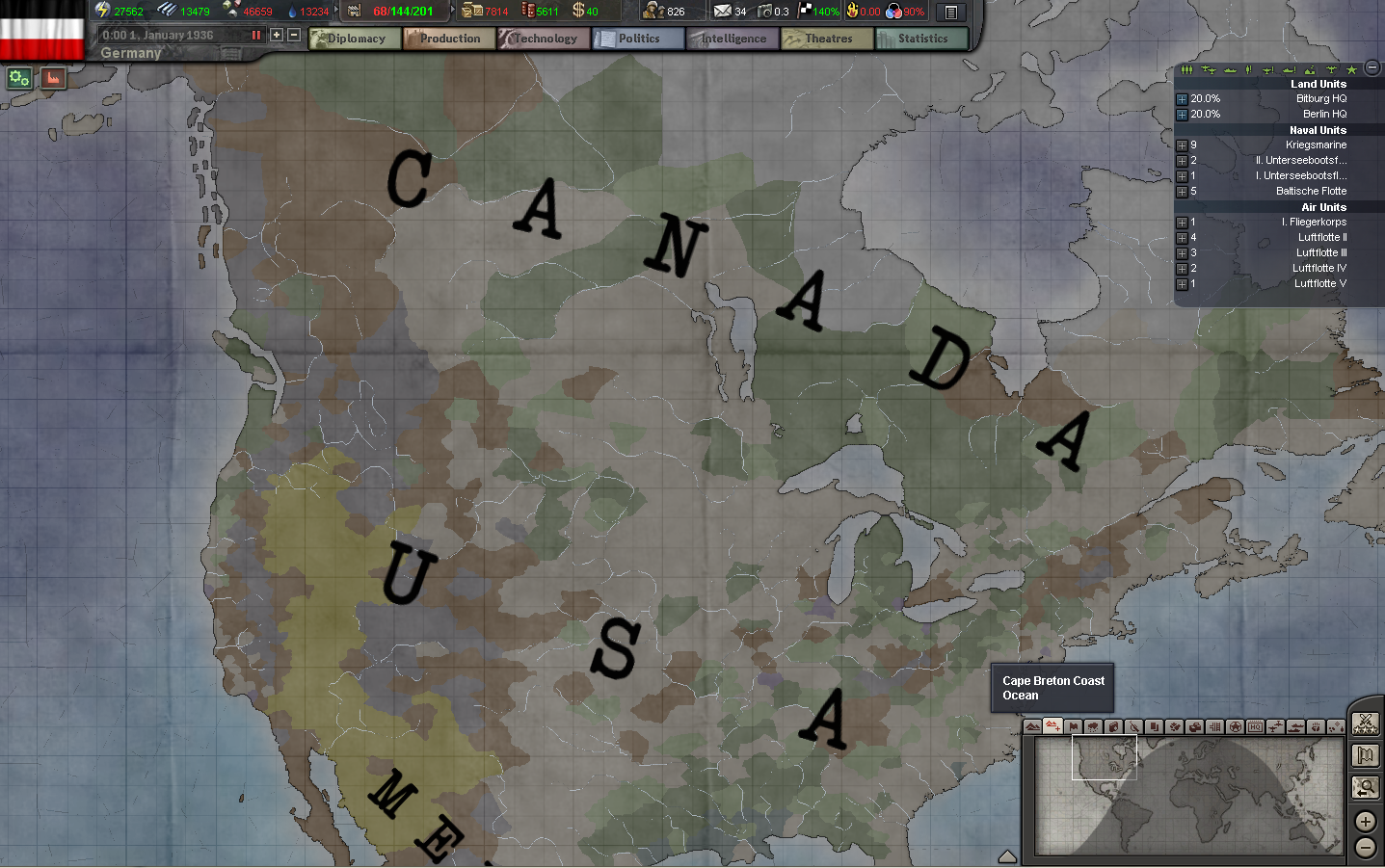
Task: Toggle the star leaders filter in the outliner
Action: 1353,69
